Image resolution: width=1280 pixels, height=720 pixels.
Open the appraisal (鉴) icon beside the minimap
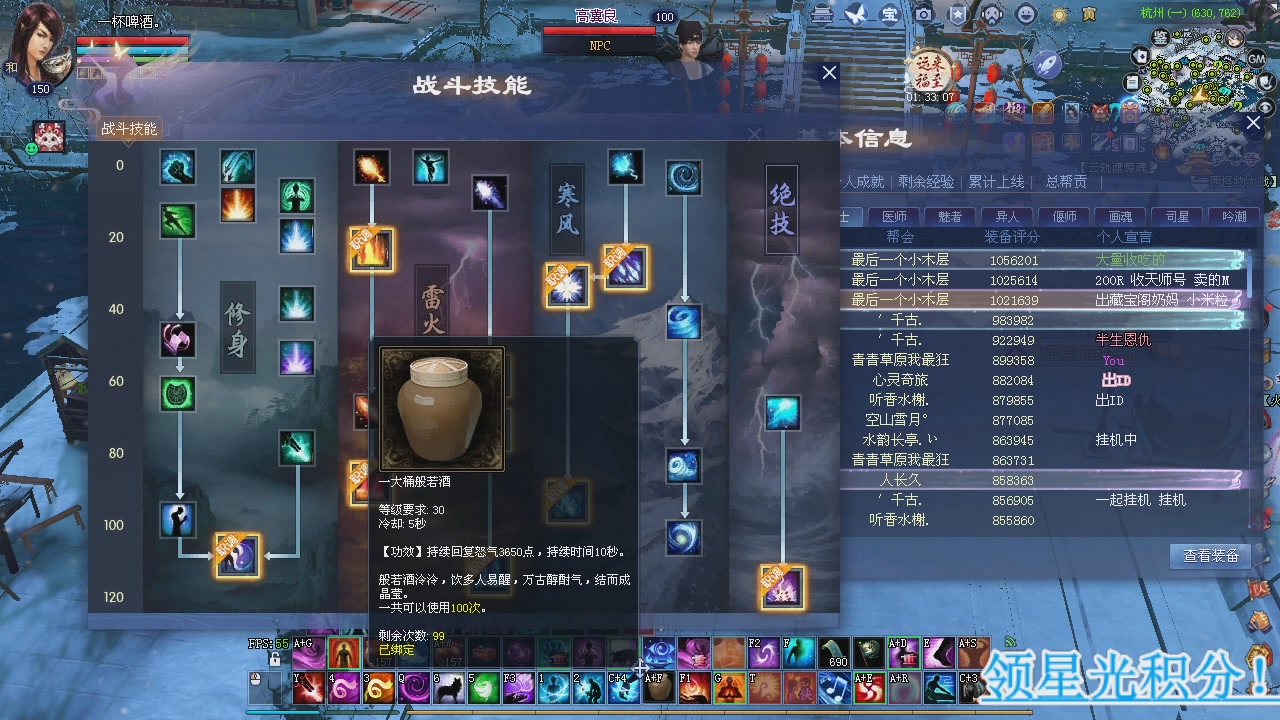click(x=1160, y=37)
